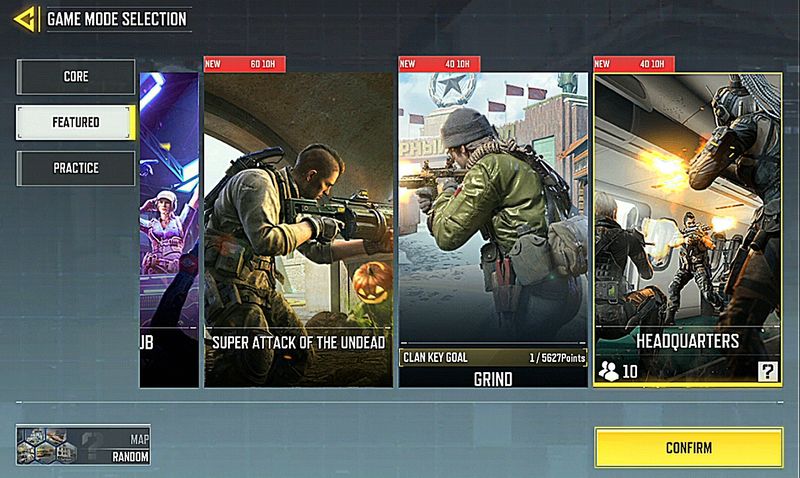Go back using the yellow arrow
Screen dimensions: 800x478
pyautogui.click(x=27, y=18)
